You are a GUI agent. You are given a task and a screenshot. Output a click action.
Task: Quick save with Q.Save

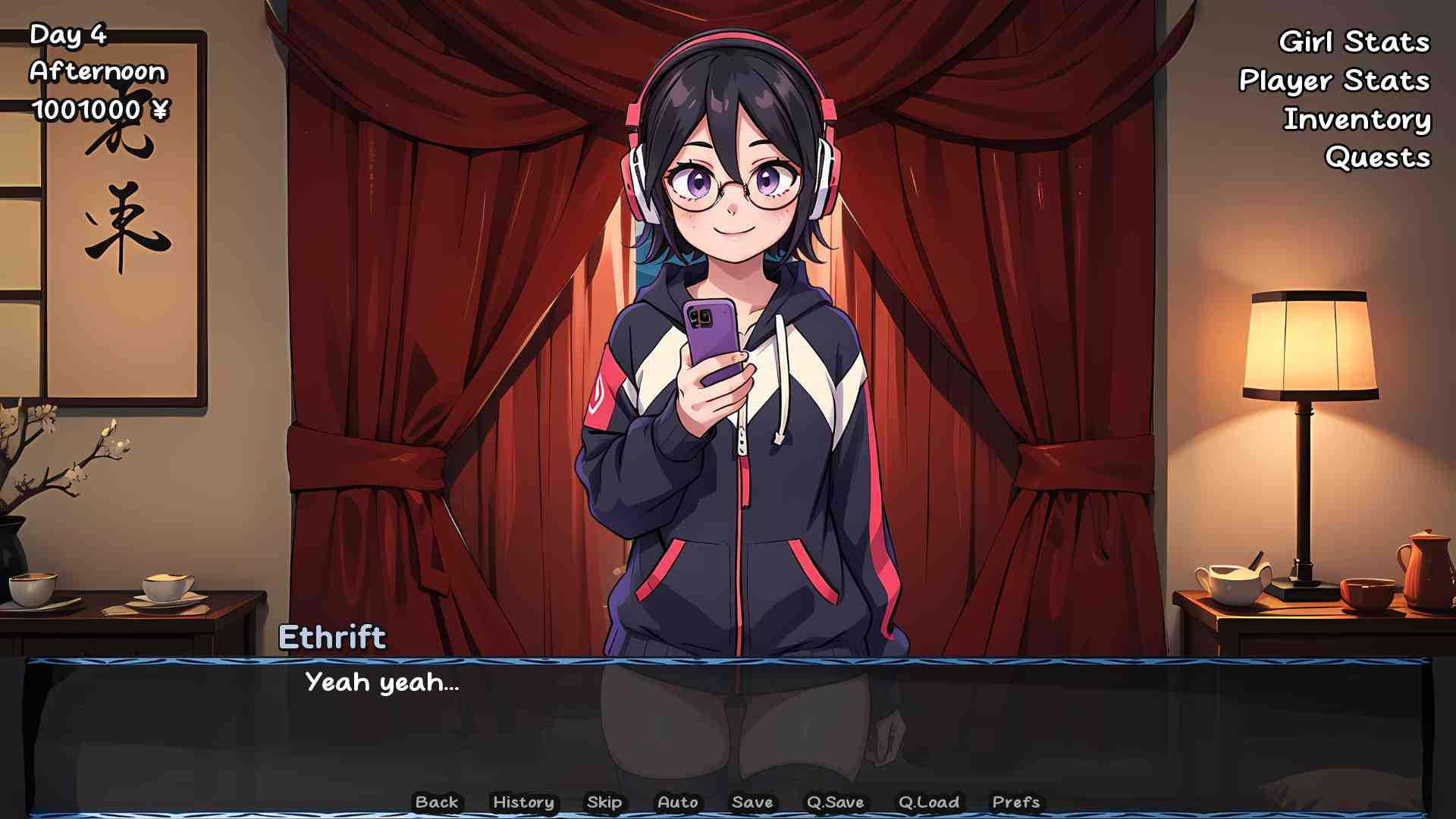835,802
